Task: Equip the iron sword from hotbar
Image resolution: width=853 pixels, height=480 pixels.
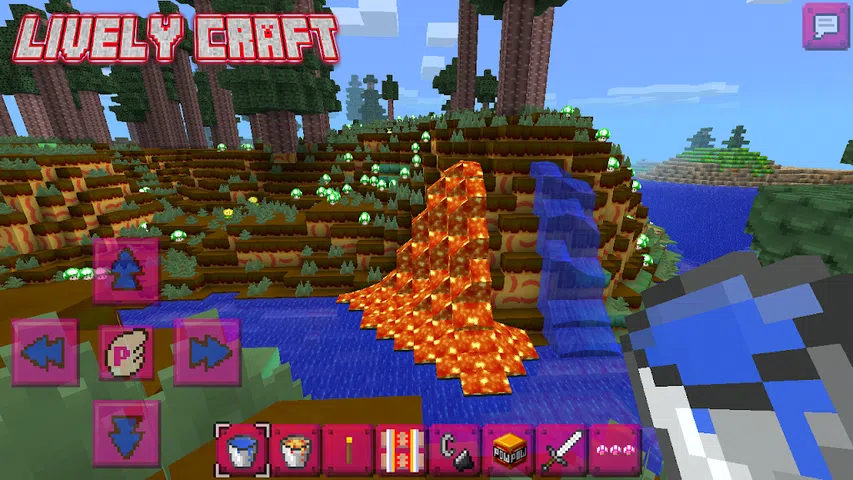Action: (561, 450)
